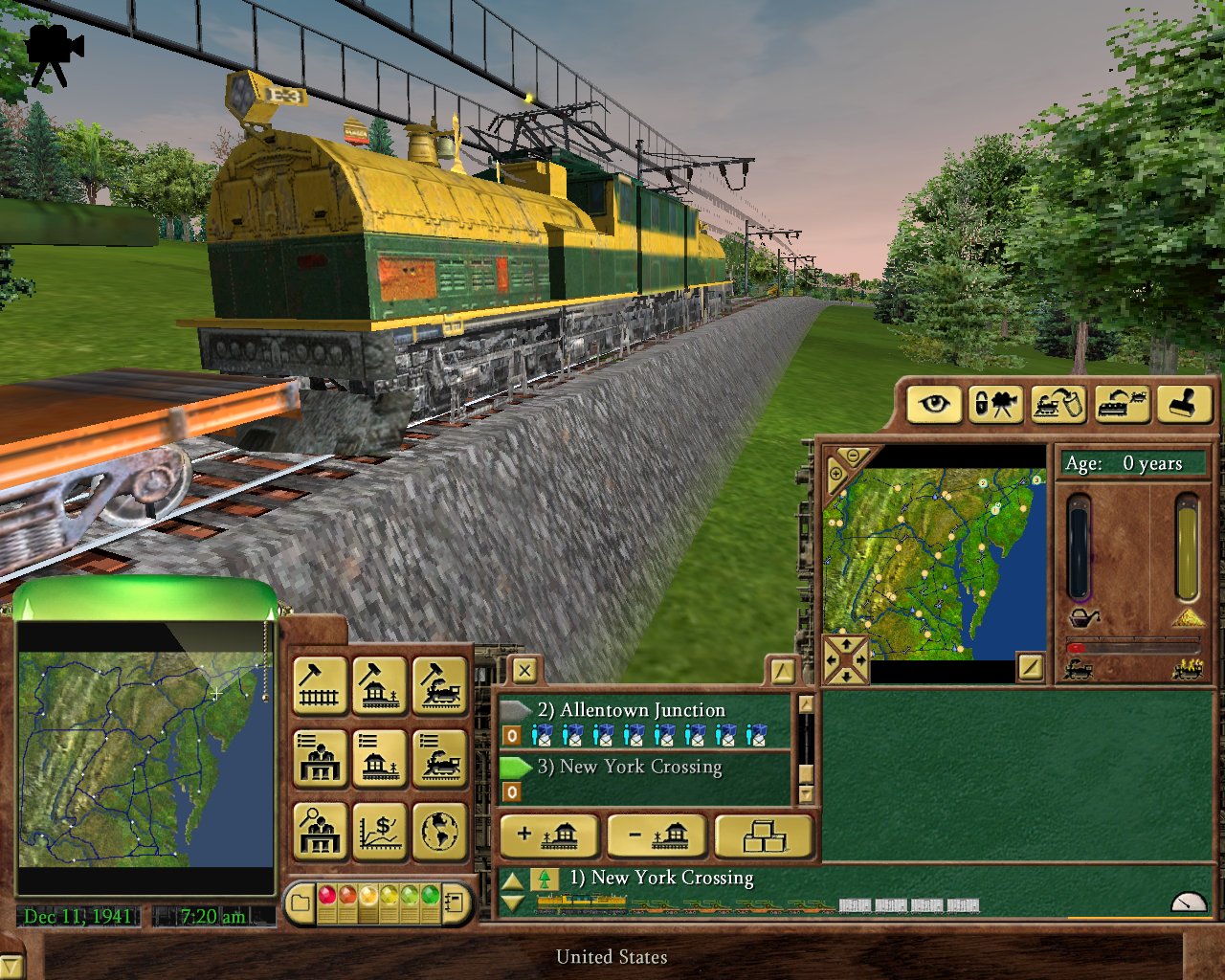Click the replace locomotive button

pyautogui.click(x=1121, y=404)
